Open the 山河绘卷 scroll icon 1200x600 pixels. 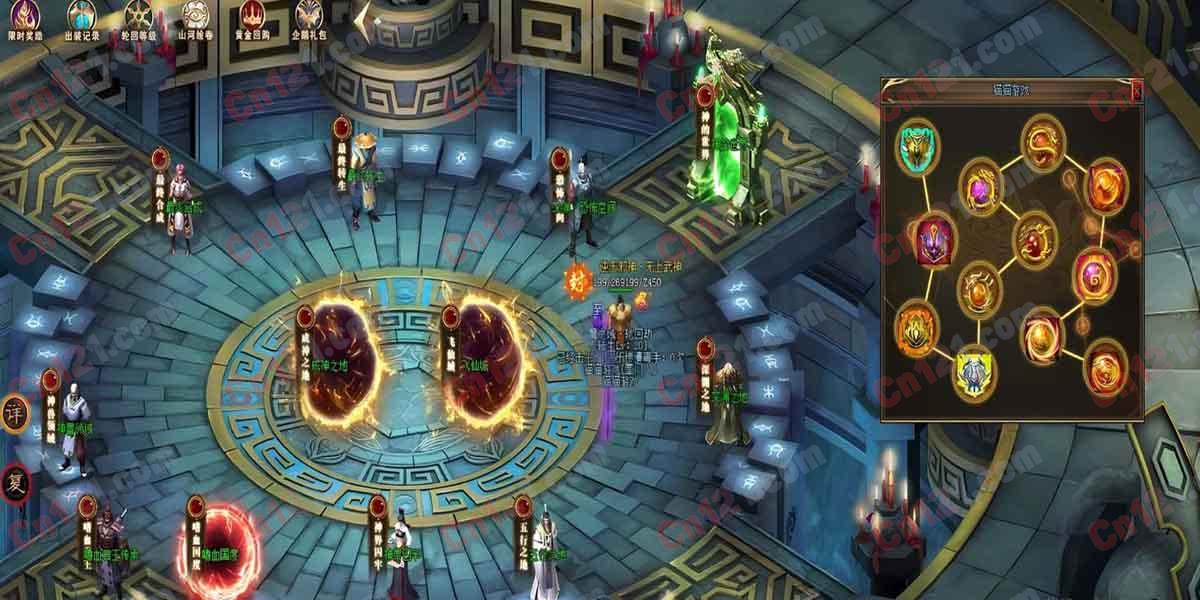[x=196, y=16]
